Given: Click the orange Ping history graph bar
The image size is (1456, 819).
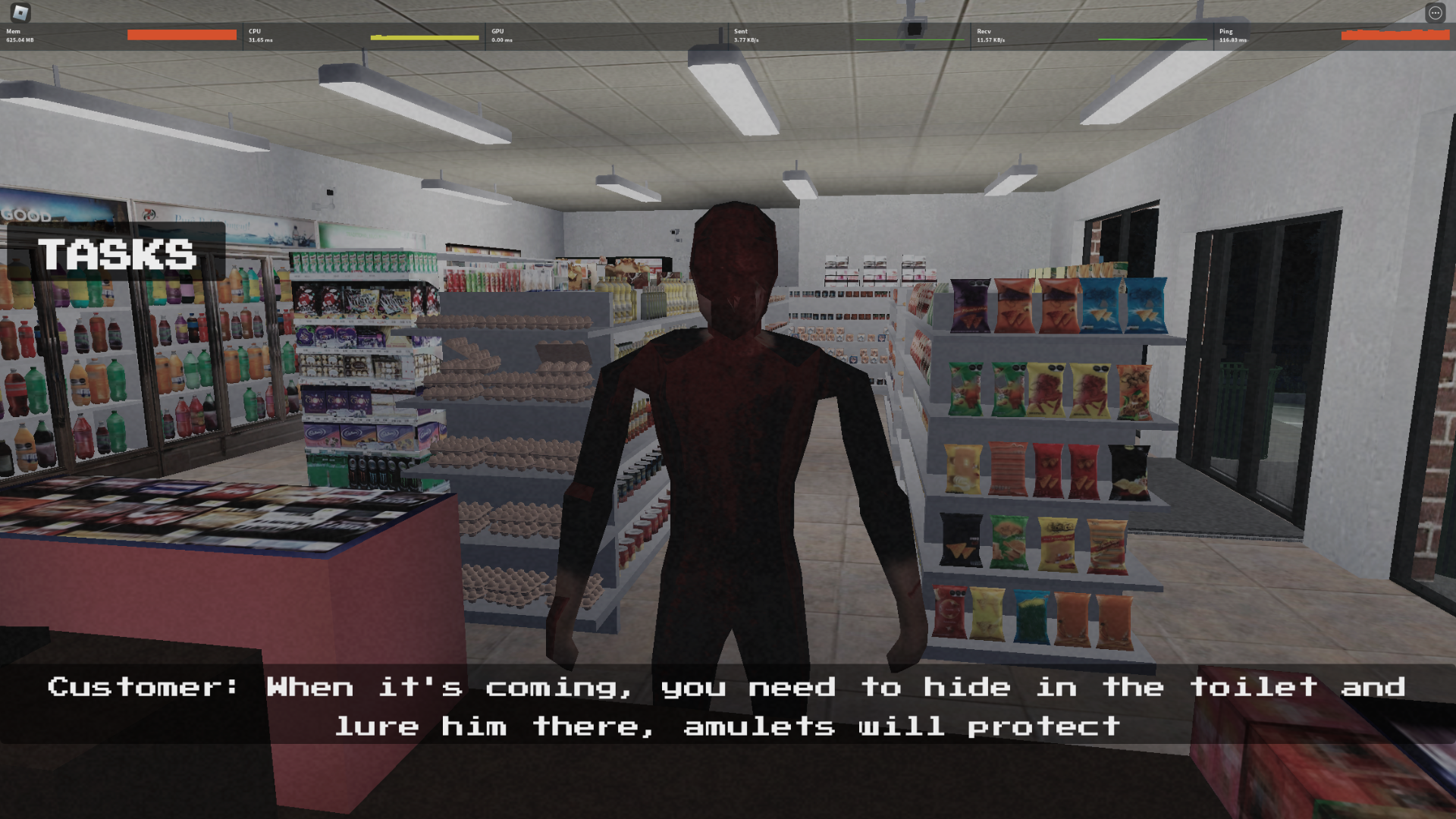Looking at the screenshot, I should pos(1395,35).
